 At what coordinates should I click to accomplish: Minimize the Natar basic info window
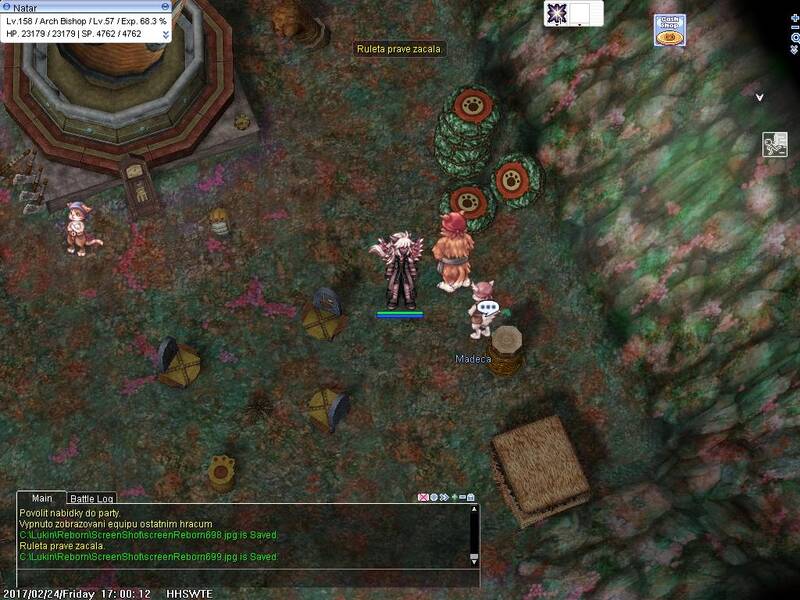point(165,7)
